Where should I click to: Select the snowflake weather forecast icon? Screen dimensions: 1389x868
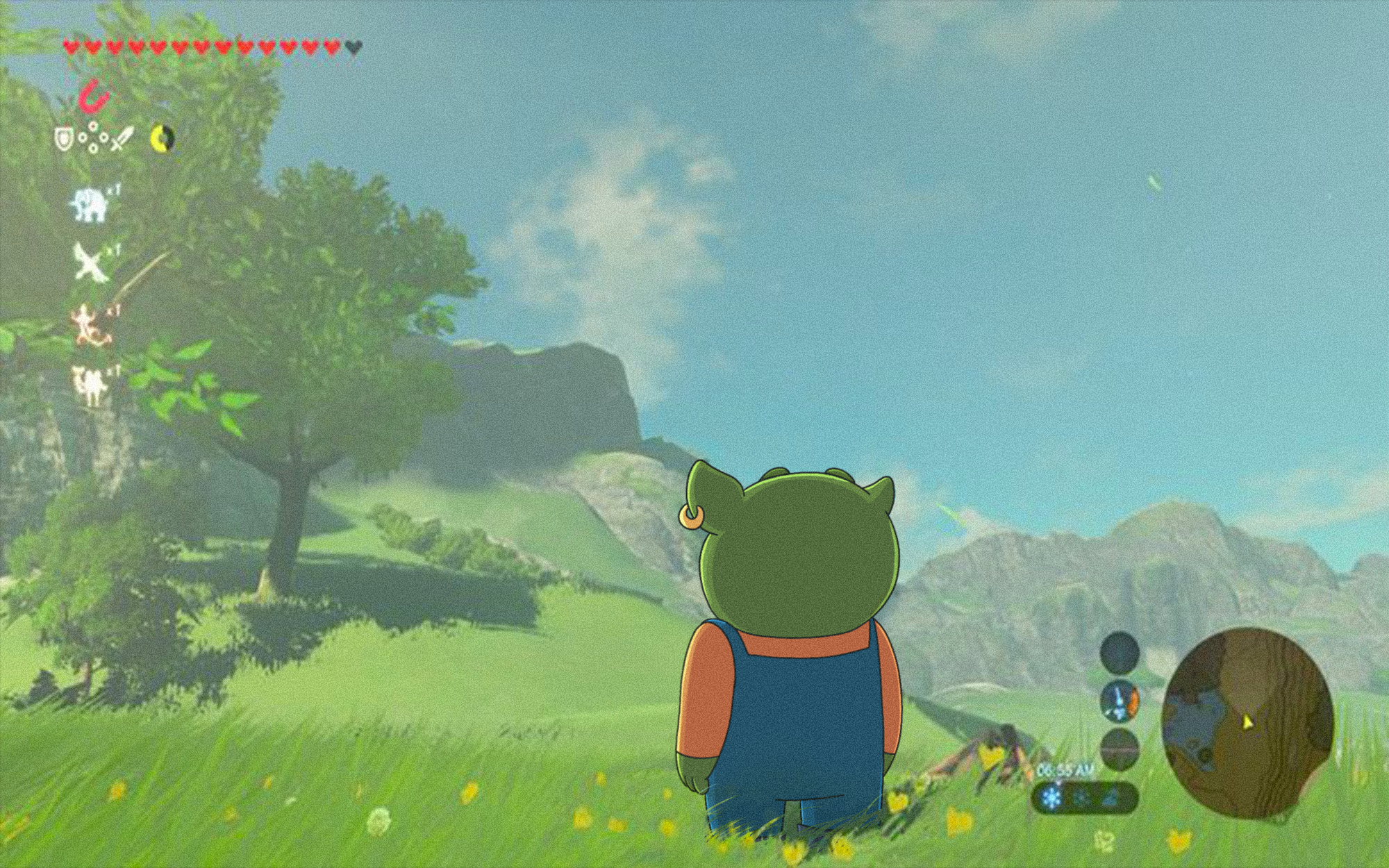point(1053,799)
